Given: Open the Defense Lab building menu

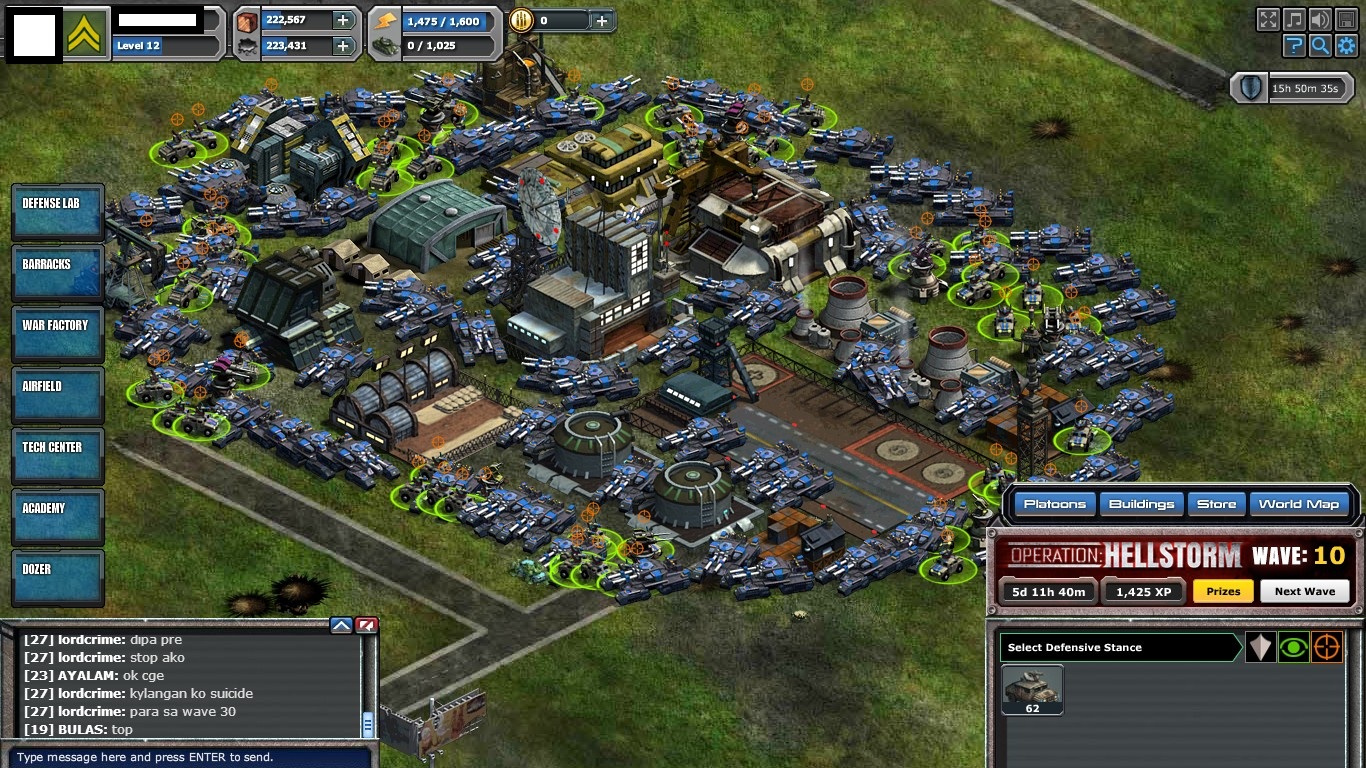Looking at the screenshot, I should tap(57, 210).
